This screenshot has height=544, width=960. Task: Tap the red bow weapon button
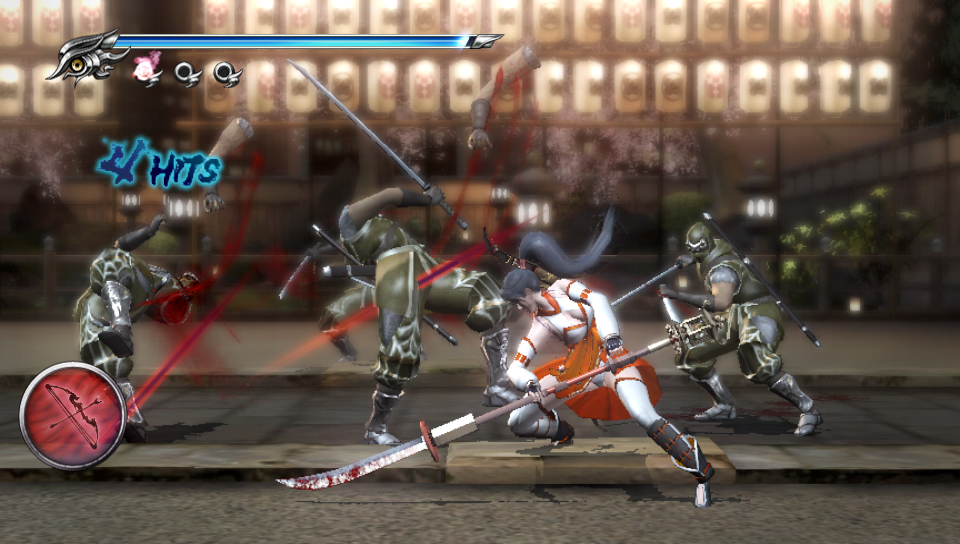[x=72, y=415]
